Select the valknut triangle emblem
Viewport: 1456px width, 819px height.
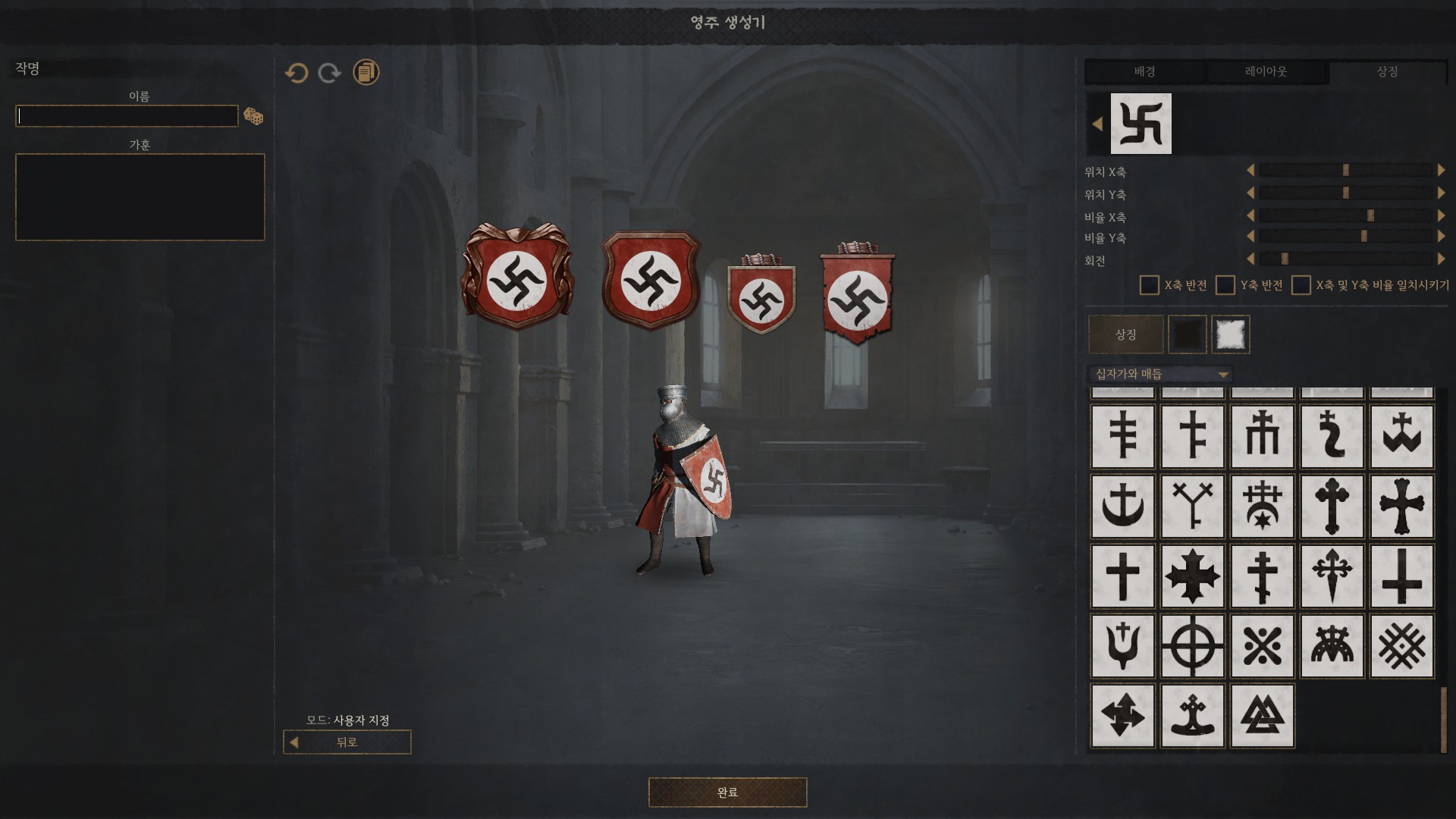pyautogui.click(x=1262, y=716)
